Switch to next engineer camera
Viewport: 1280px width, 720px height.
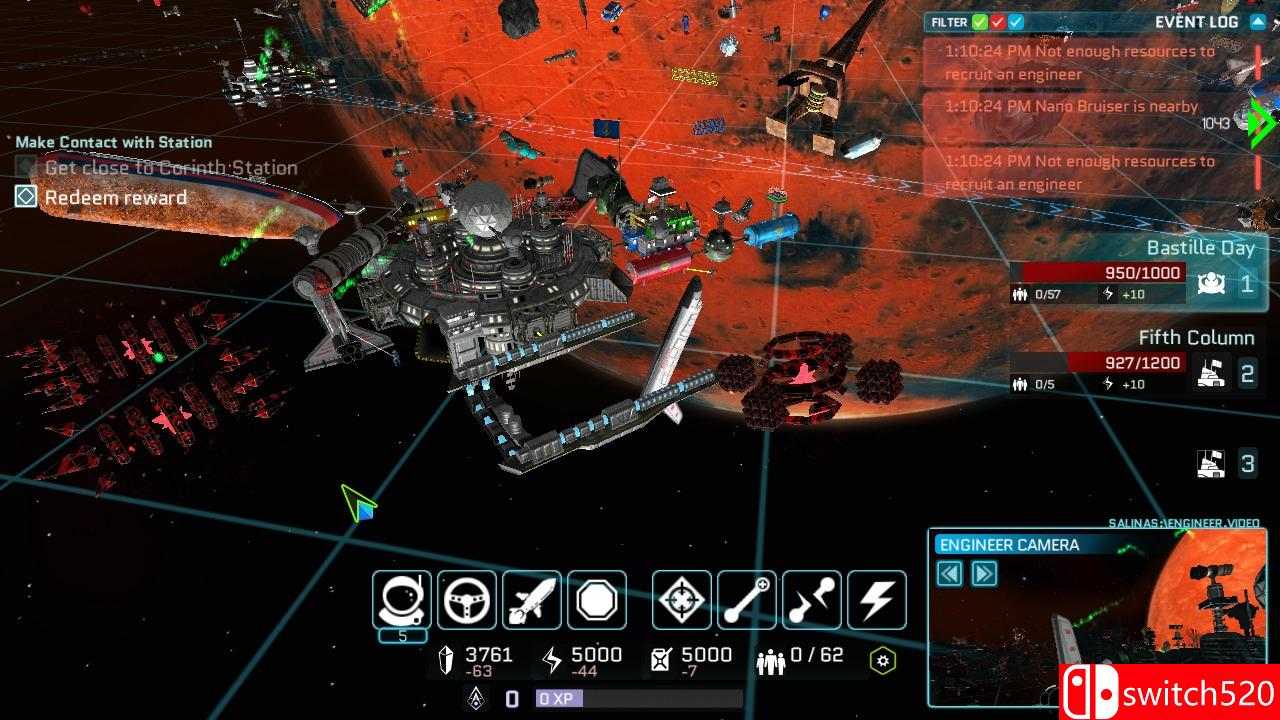click(984, 573)
